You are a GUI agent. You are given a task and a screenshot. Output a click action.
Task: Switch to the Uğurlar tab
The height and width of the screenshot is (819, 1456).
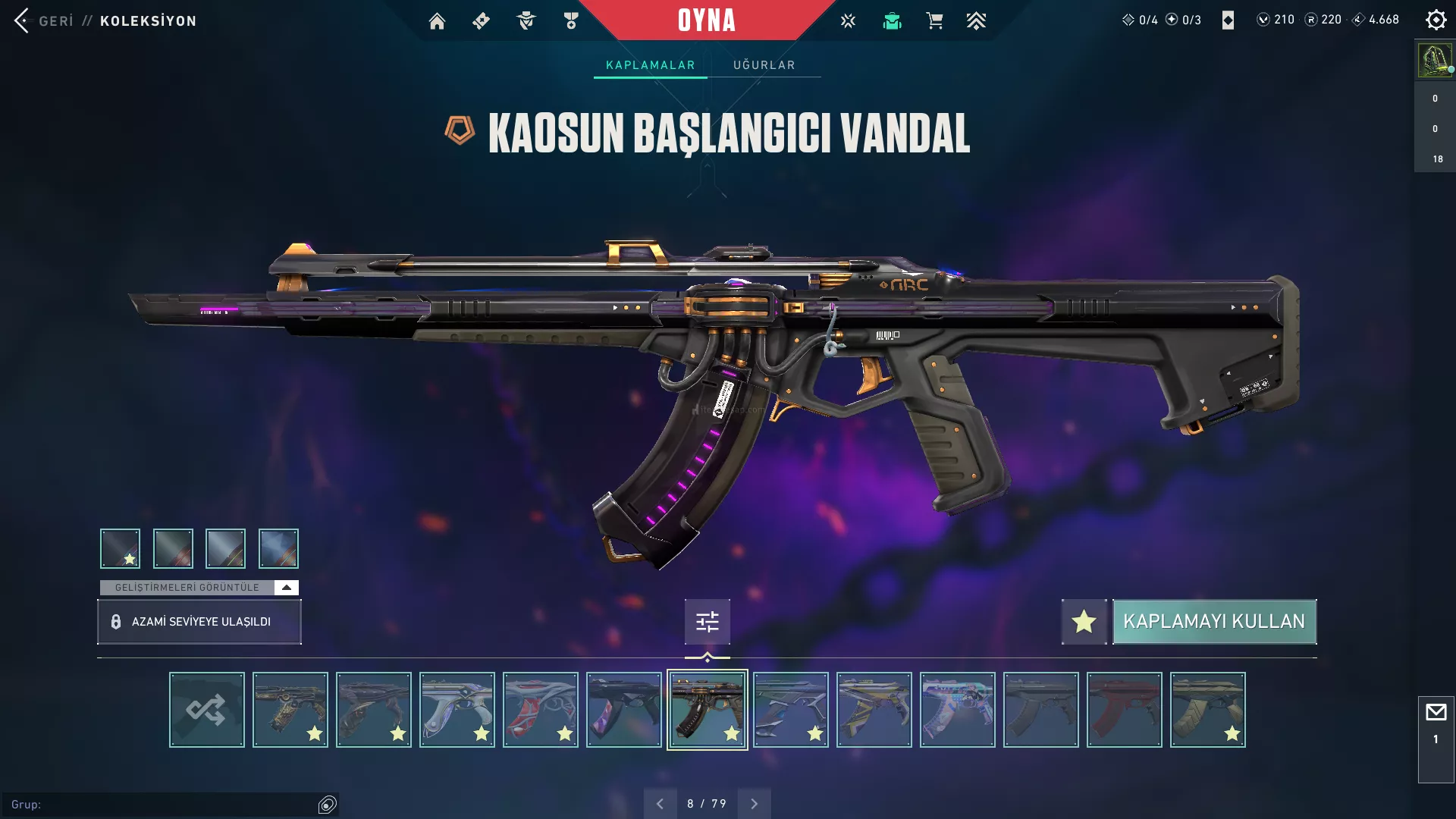coord(764,65)
